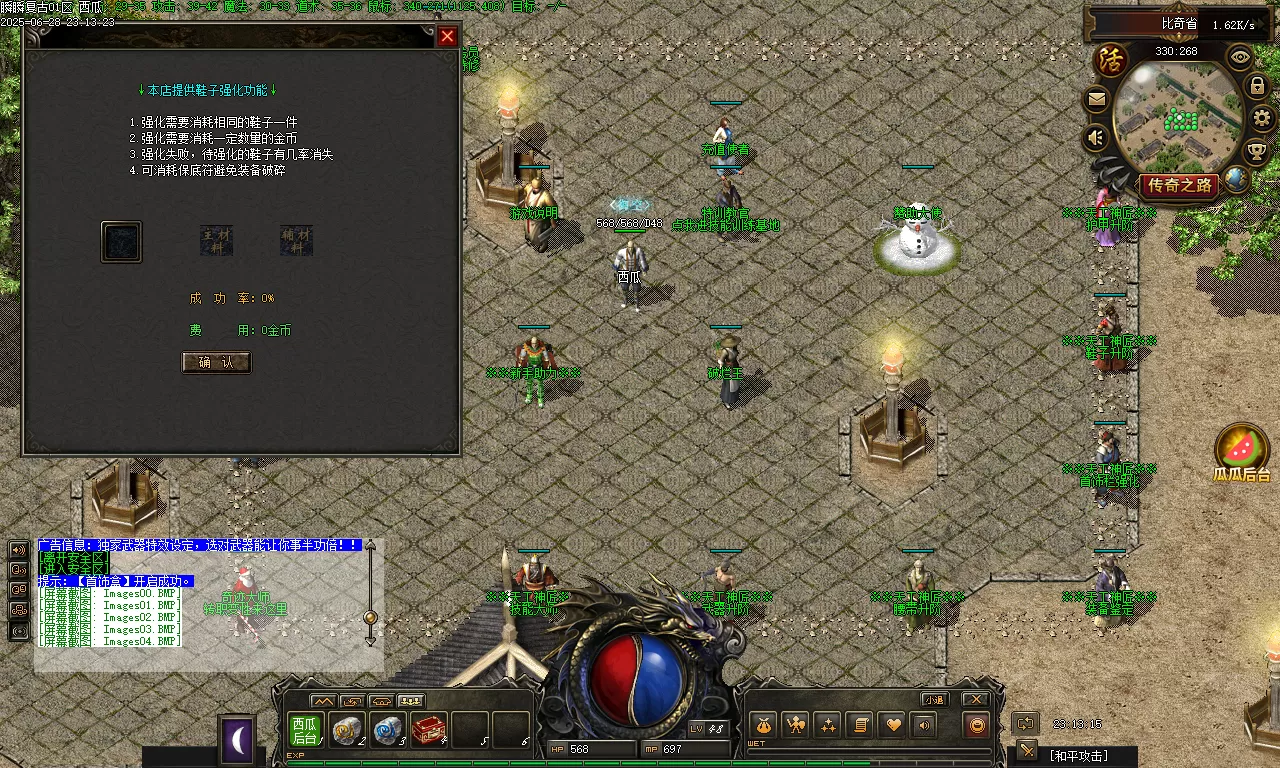This screenshot has height=768, width=1280.
Task: Open the trophy rankings icon
Action: 1257,152
